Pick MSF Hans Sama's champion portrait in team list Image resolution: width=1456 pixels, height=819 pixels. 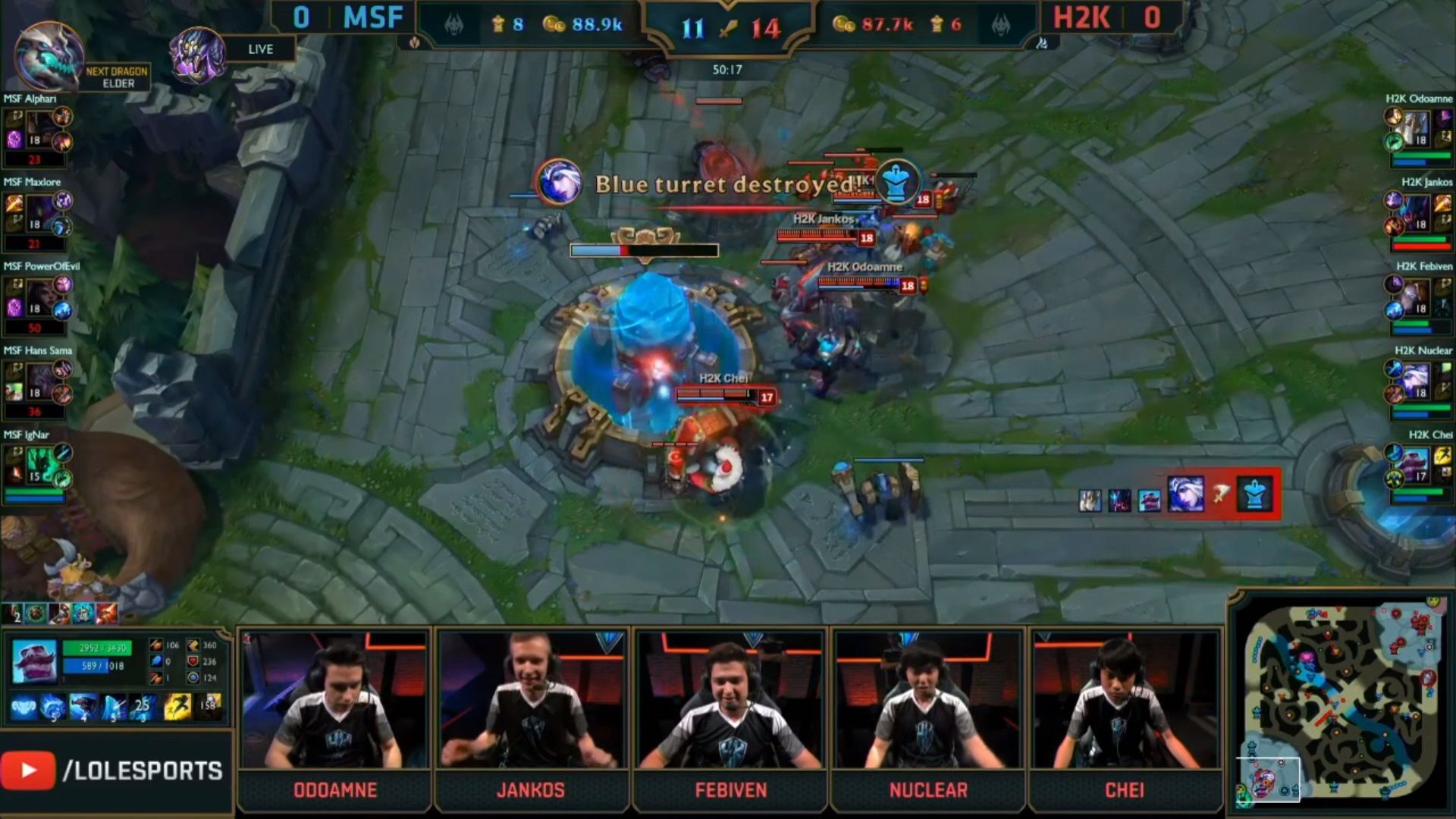39,380
